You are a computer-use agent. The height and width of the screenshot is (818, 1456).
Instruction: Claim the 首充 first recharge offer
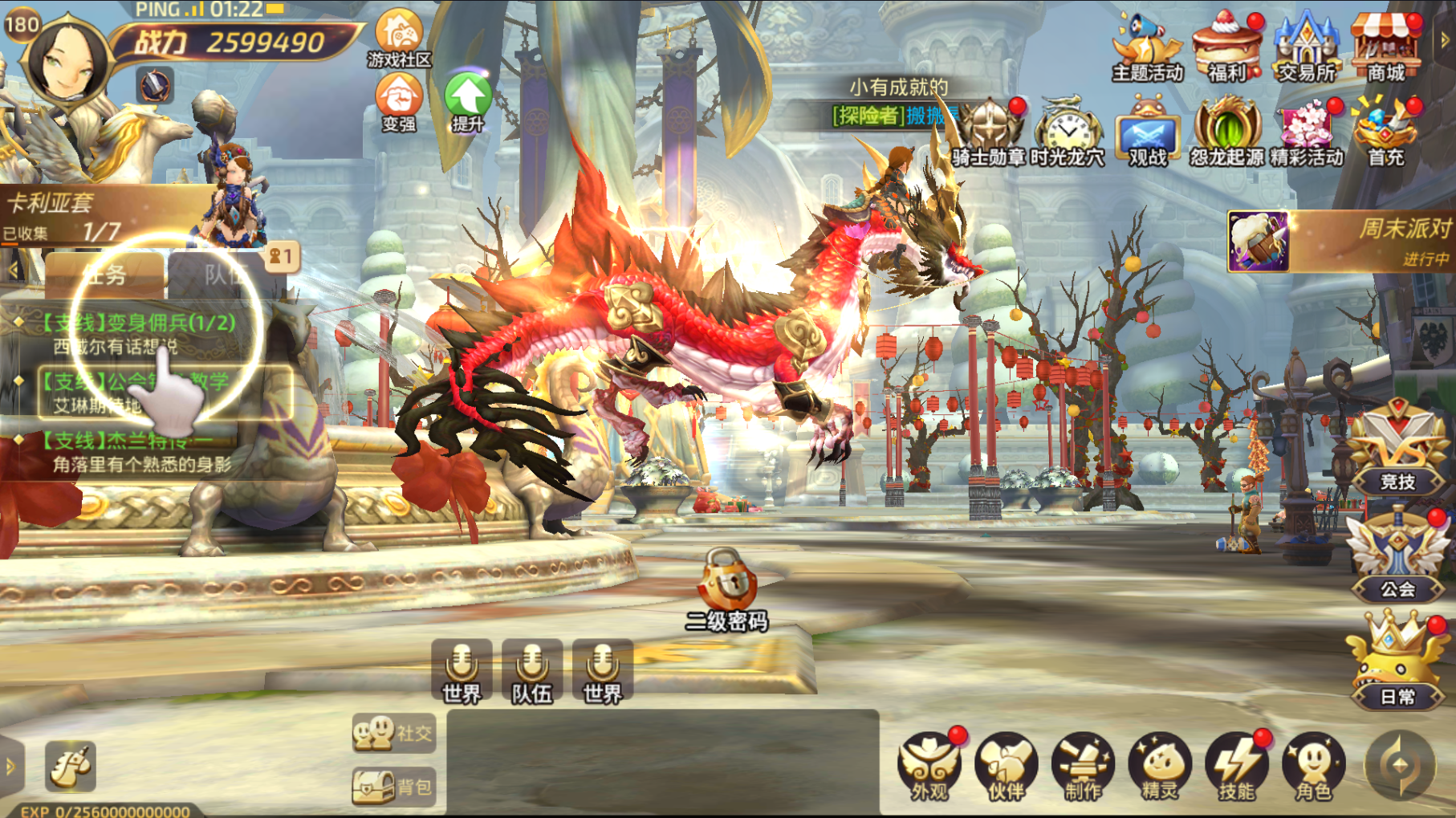point(1385,132)
